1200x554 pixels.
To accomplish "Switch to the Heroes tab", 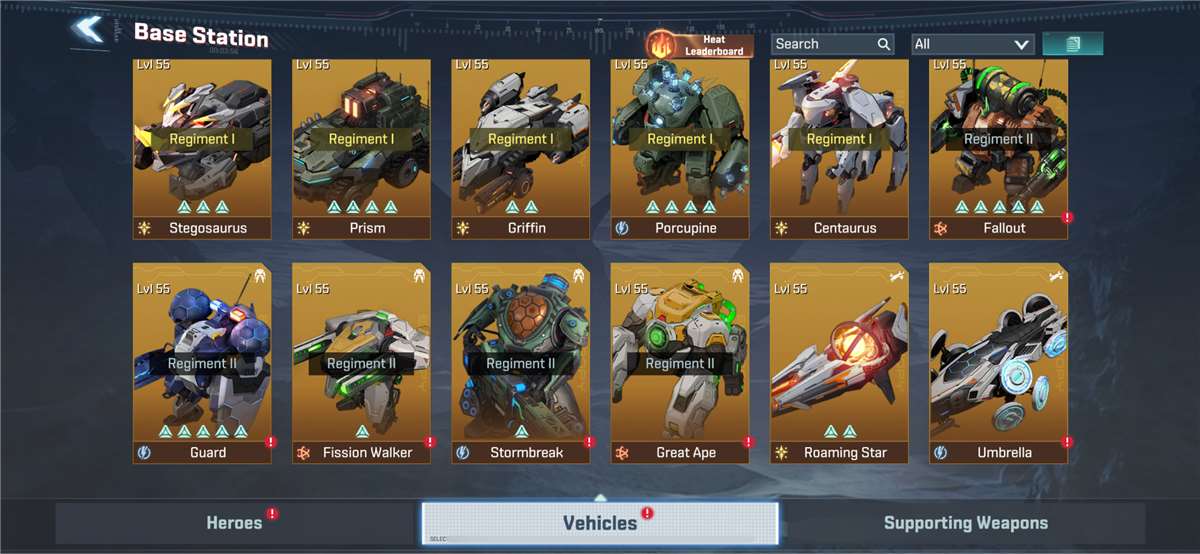I will [235, 523].
